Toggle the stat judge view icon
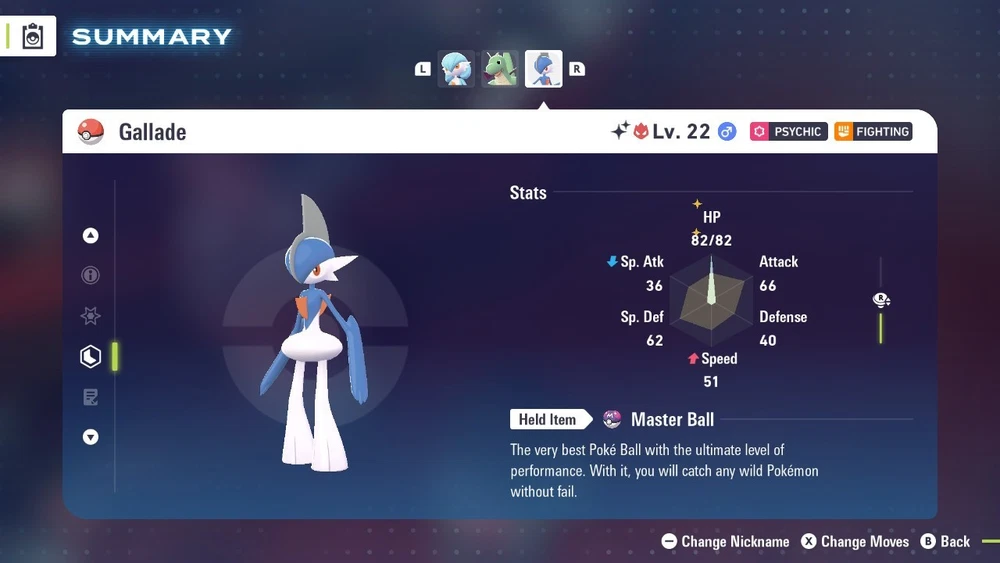Viewport: 1000px width, 563px height. [x=881, y=300]
